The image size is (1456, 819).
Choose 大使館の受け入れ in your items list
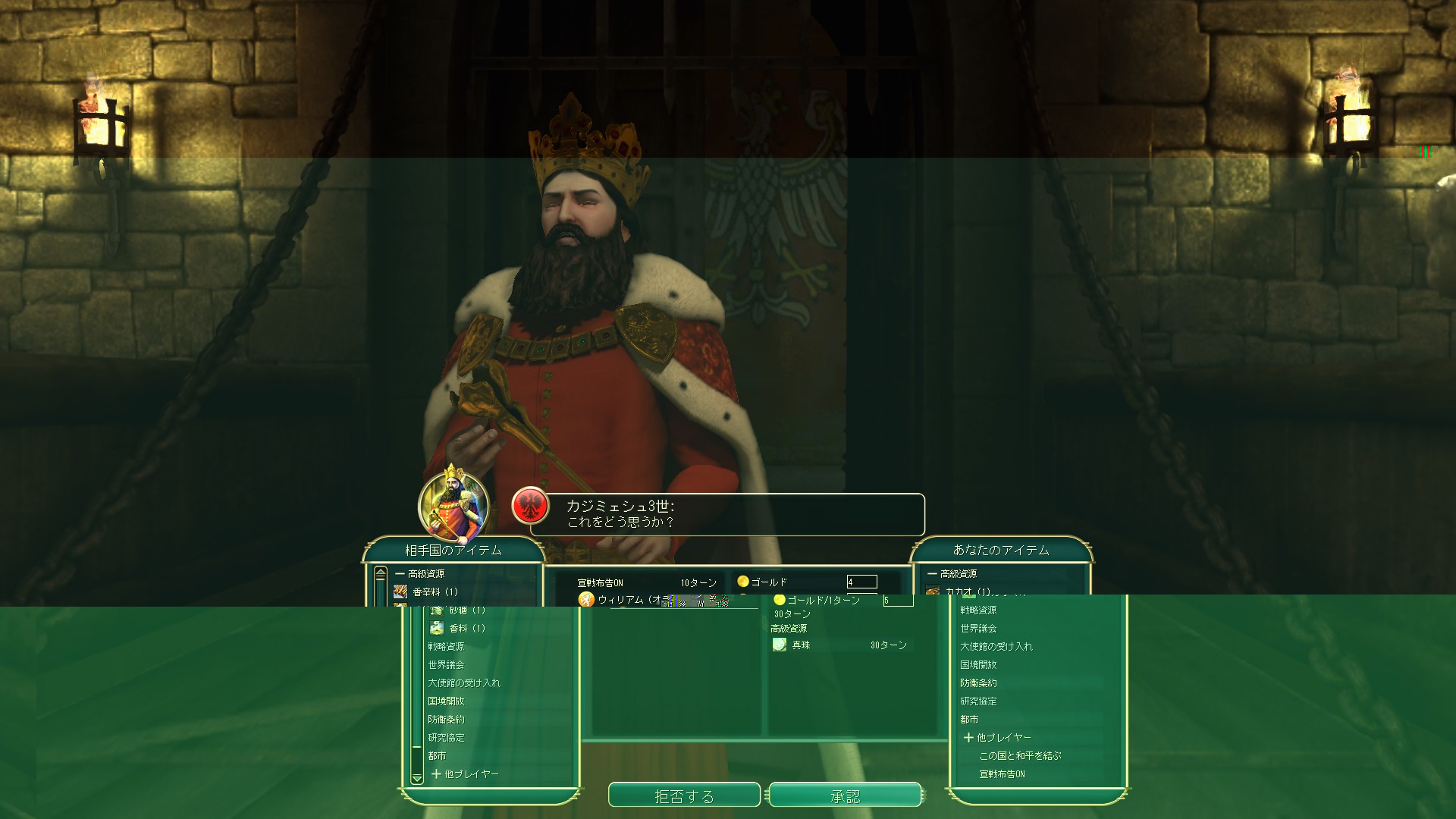tap(996, 646)
